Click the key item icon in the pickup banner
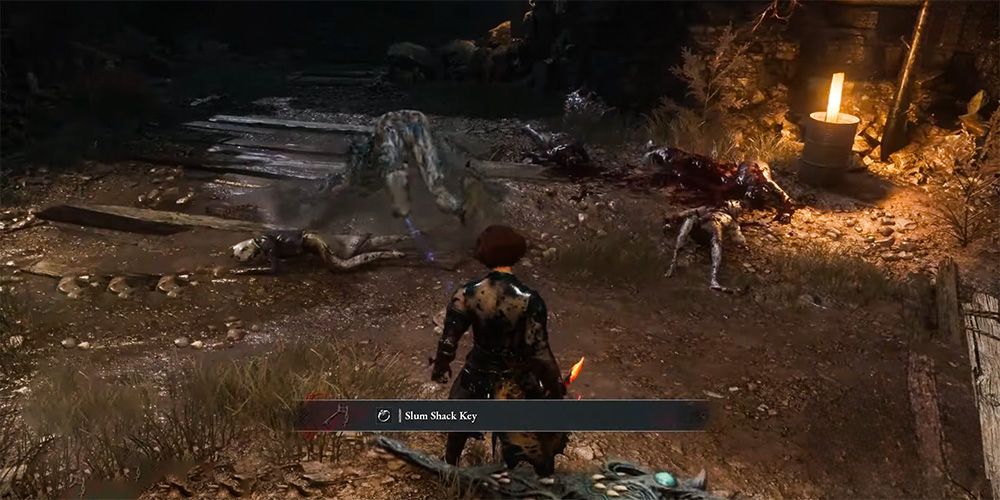This screenshot has height=500, width=1000. 336,414
